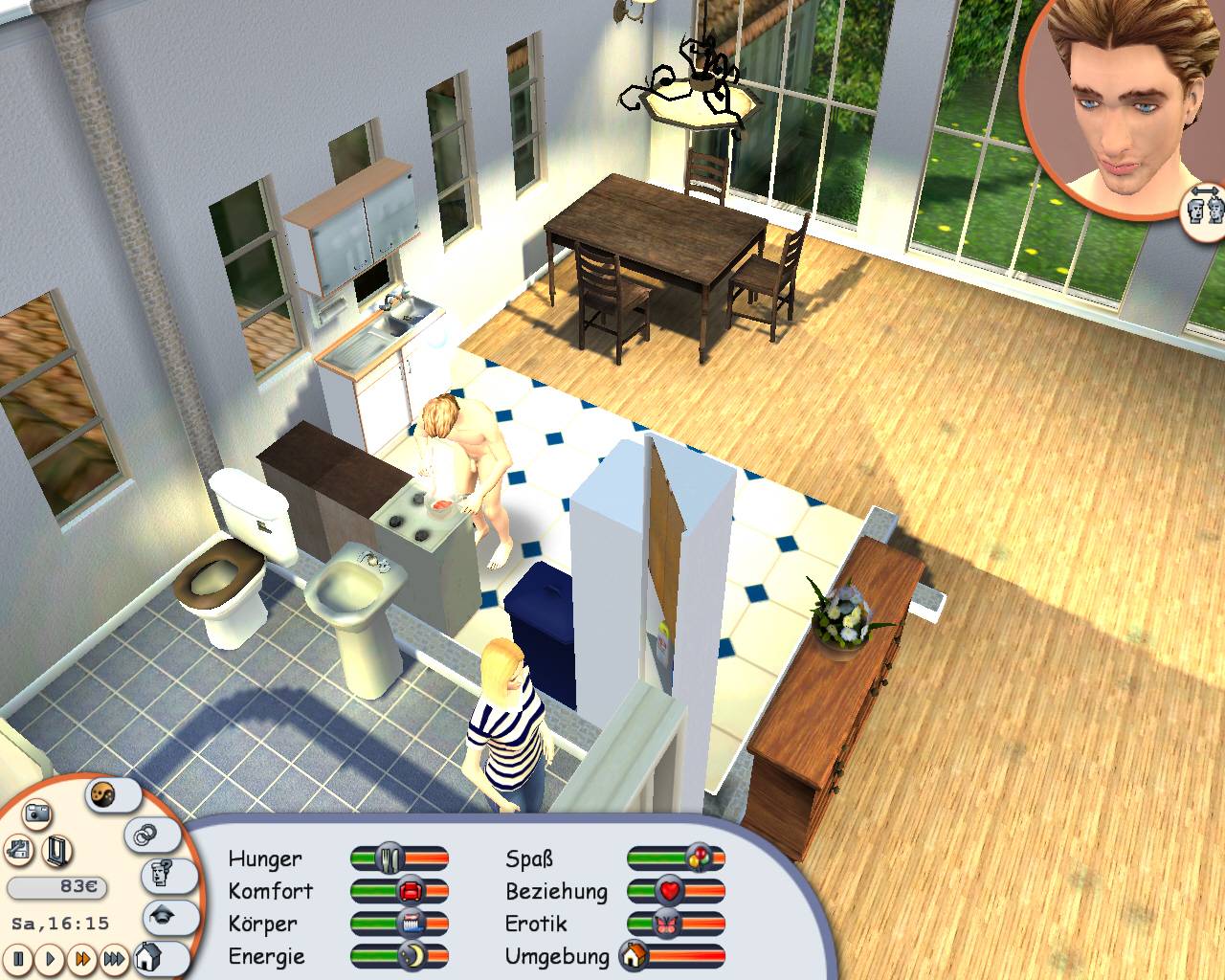
Task: Activate fast forward double-arrow control
Action: point(81,958)
